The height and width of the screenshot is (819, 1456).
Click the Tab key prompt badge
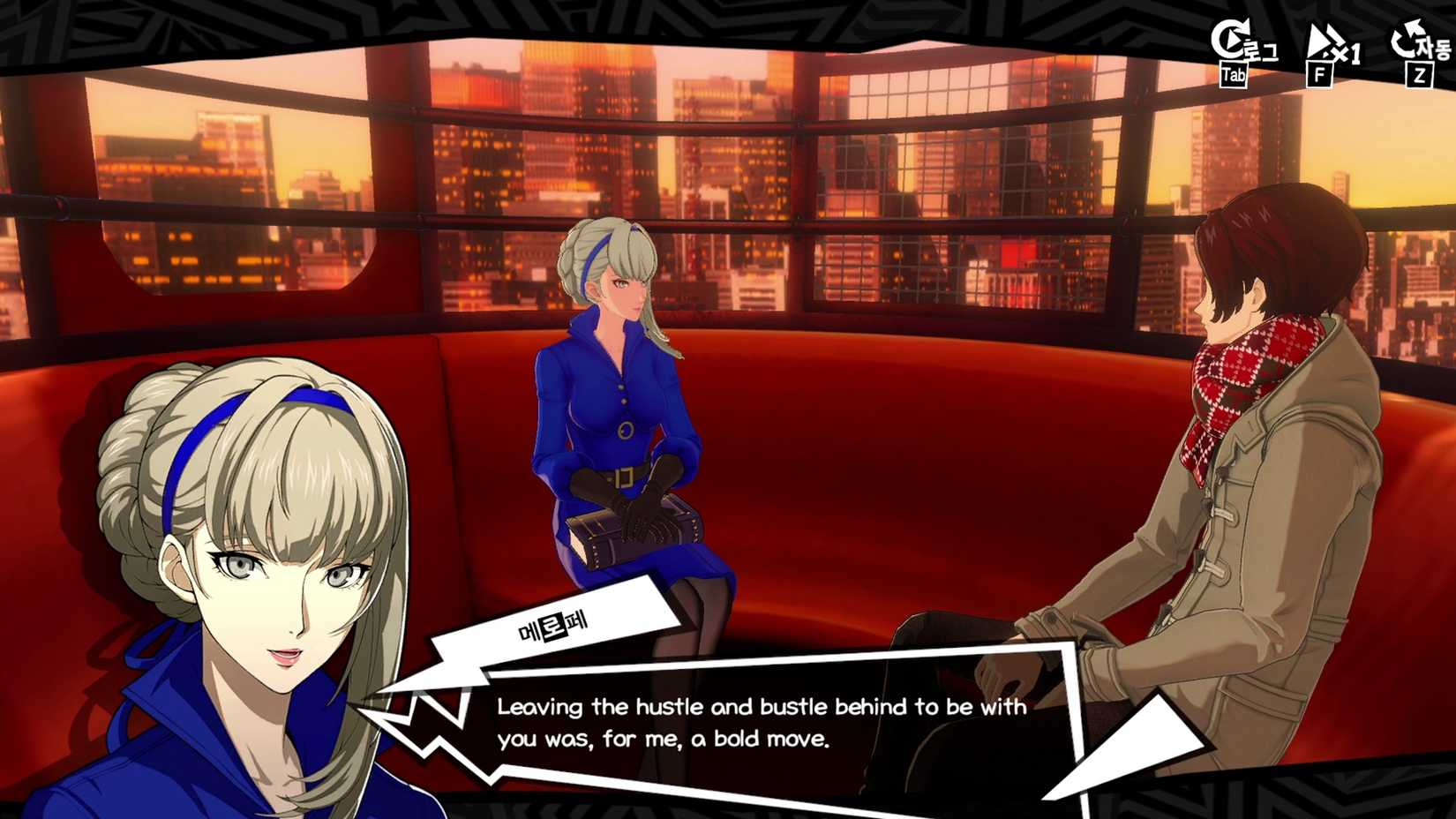click(1235, 76)
